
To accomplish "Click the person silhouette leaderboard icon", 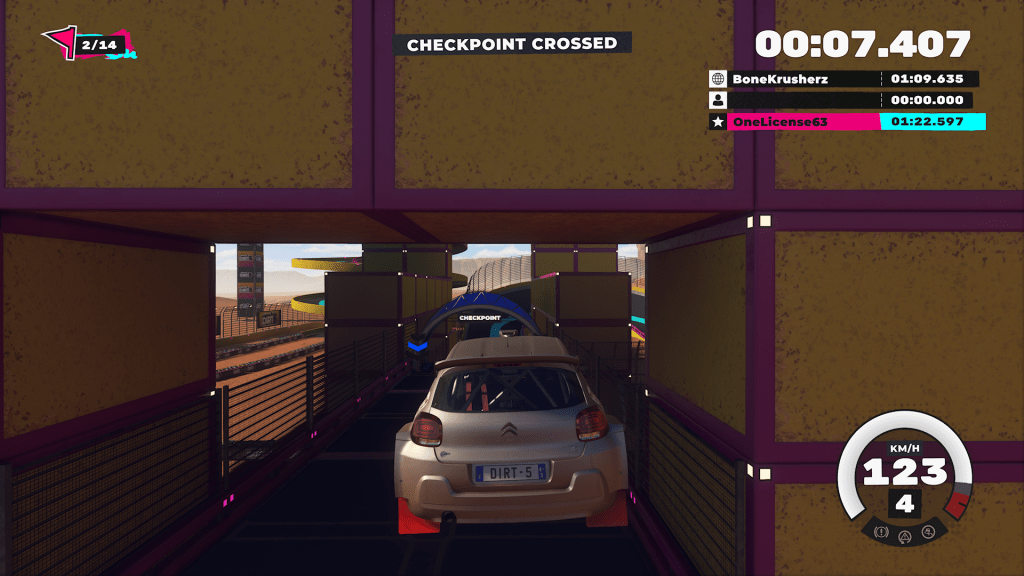I will click(717, 100).
